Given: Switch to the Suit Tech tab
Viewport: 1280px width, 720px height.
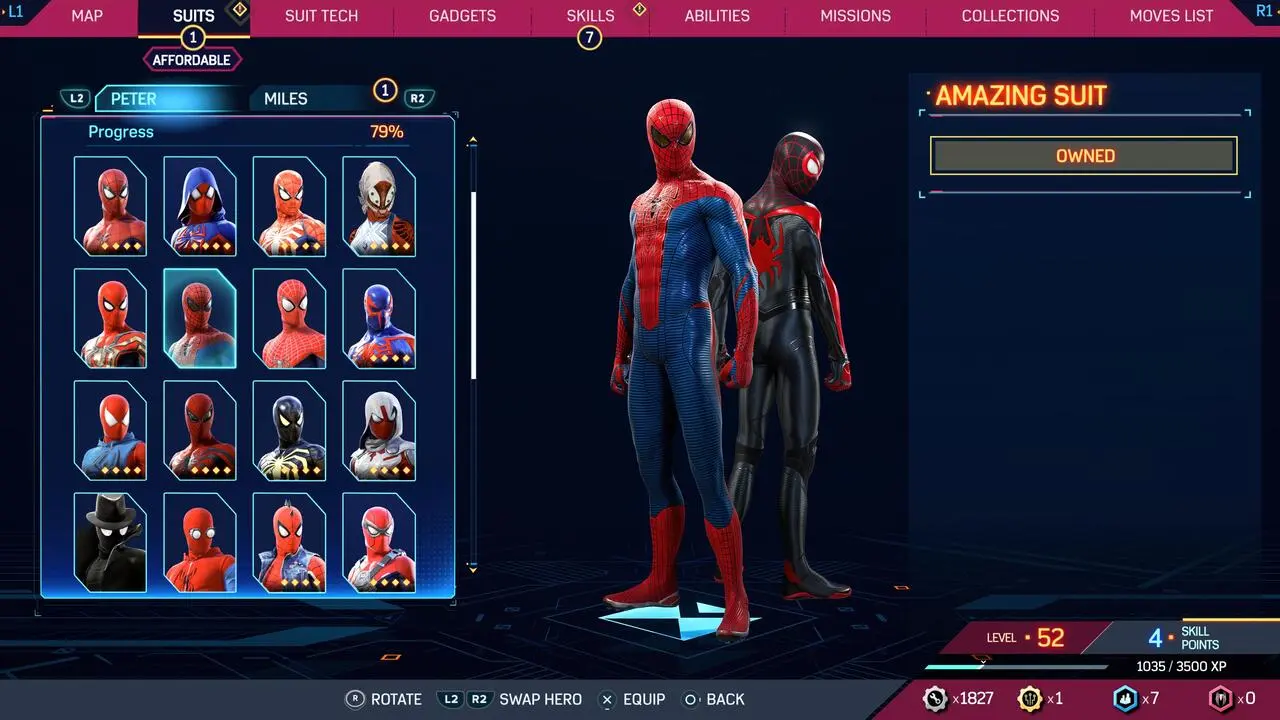Looking at the screenshot, I should 321,16.
